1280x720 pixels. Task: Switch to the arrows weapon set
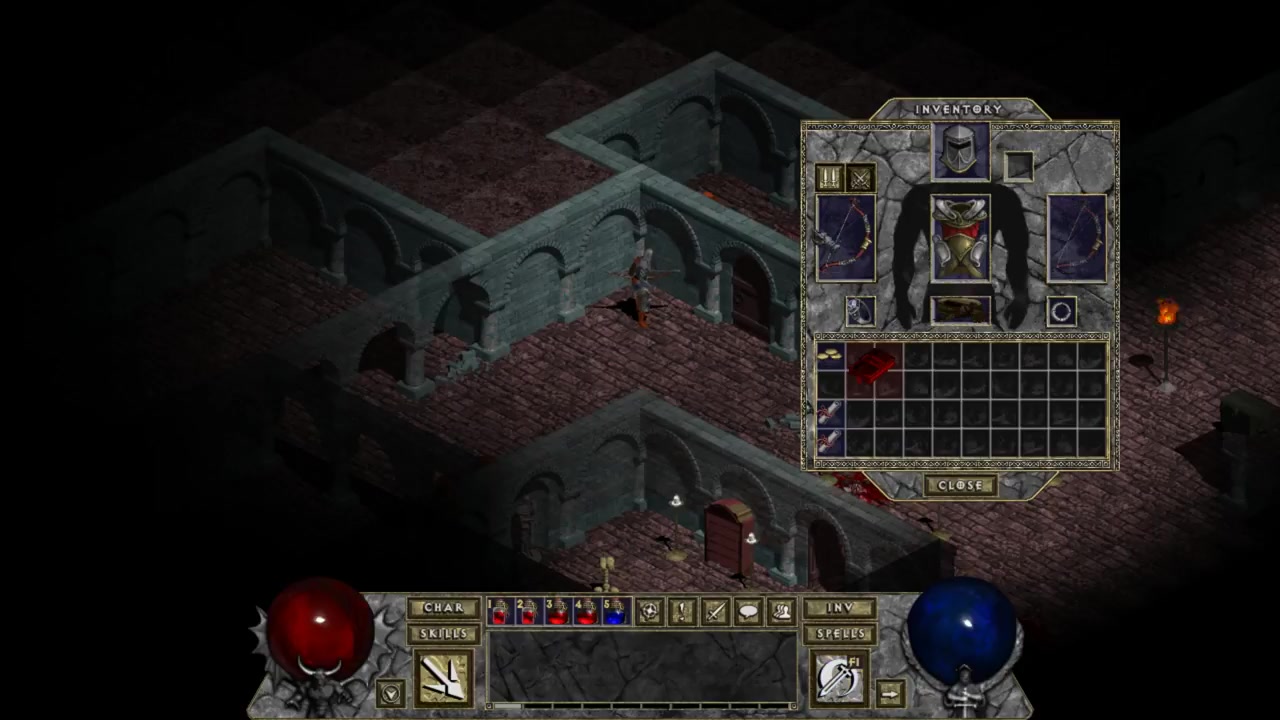830,178
